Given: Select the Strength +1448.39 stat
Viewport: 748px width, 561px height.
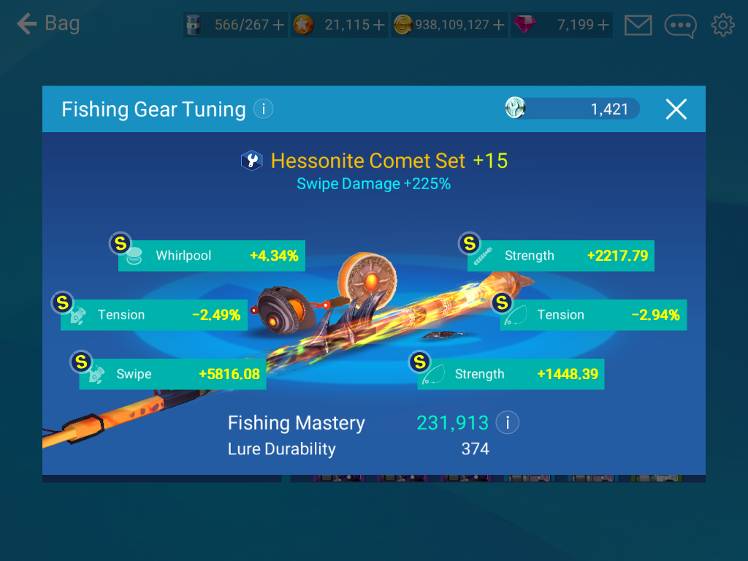Looking at the screenshot, I should [512, 374].
